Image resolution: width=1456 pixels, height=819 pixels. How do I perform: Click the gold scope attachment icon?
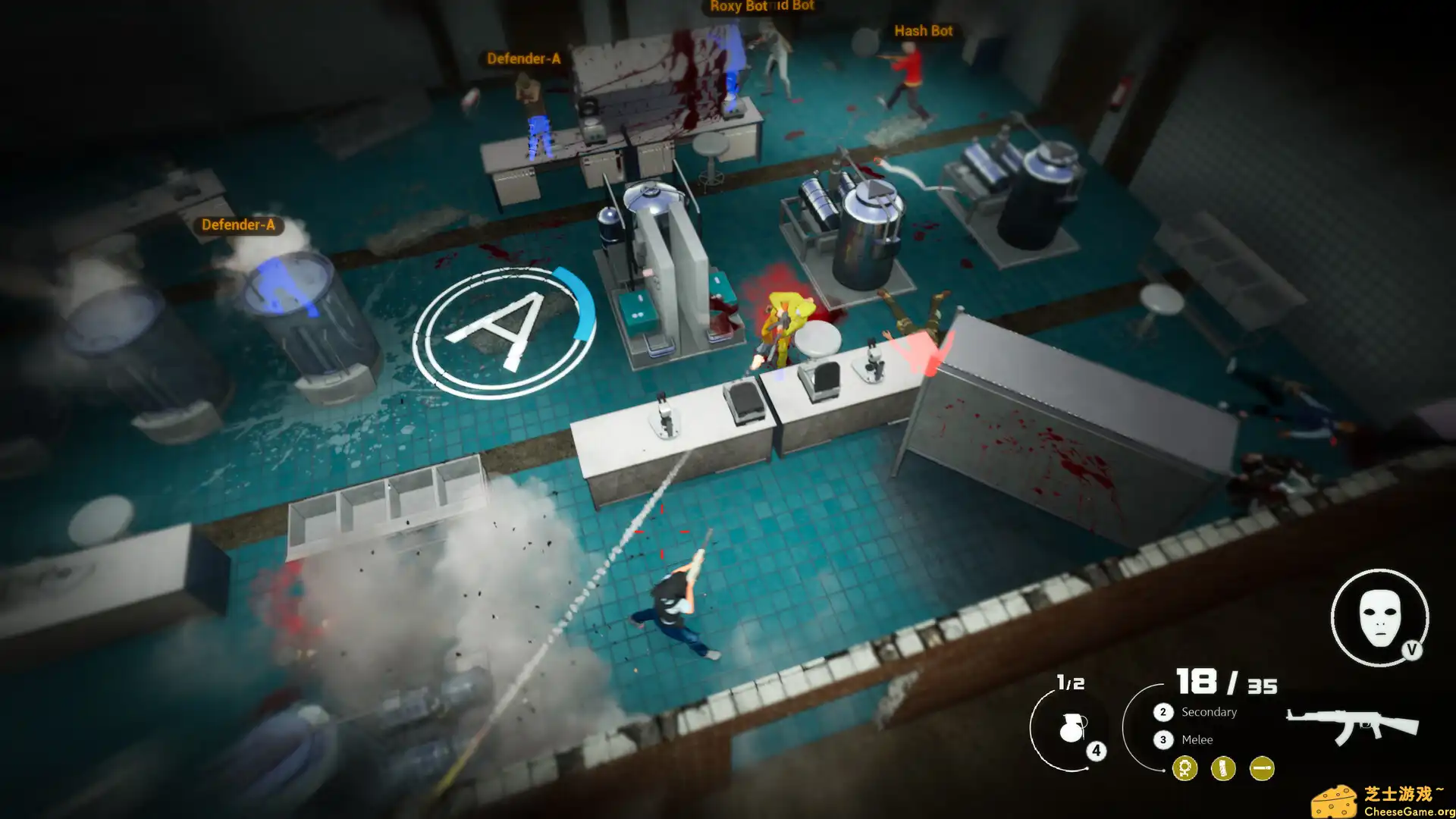point(1187,768)
